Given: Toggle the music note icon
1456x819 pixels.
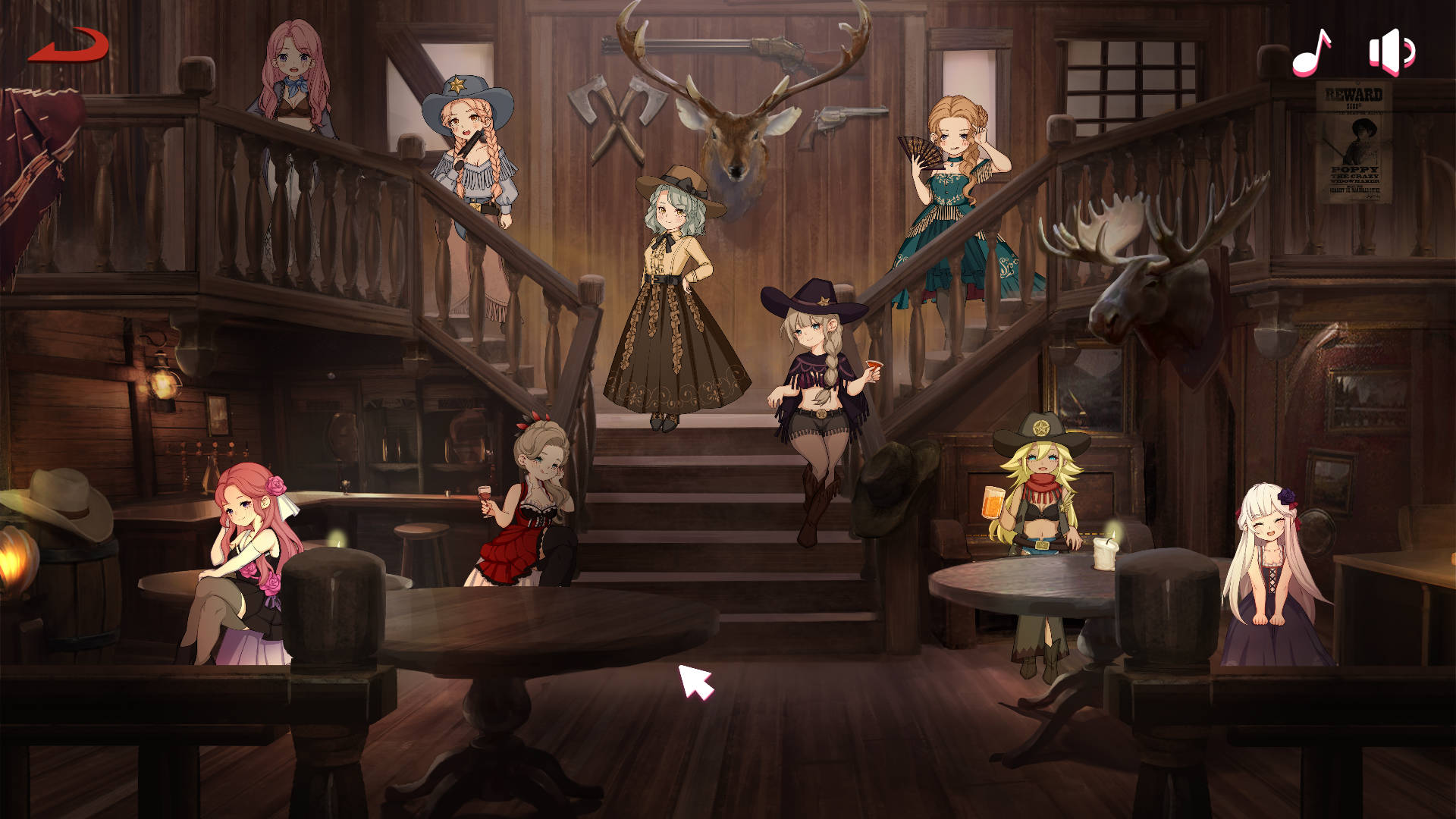Looking at the screenshot, I should 1312,52.
